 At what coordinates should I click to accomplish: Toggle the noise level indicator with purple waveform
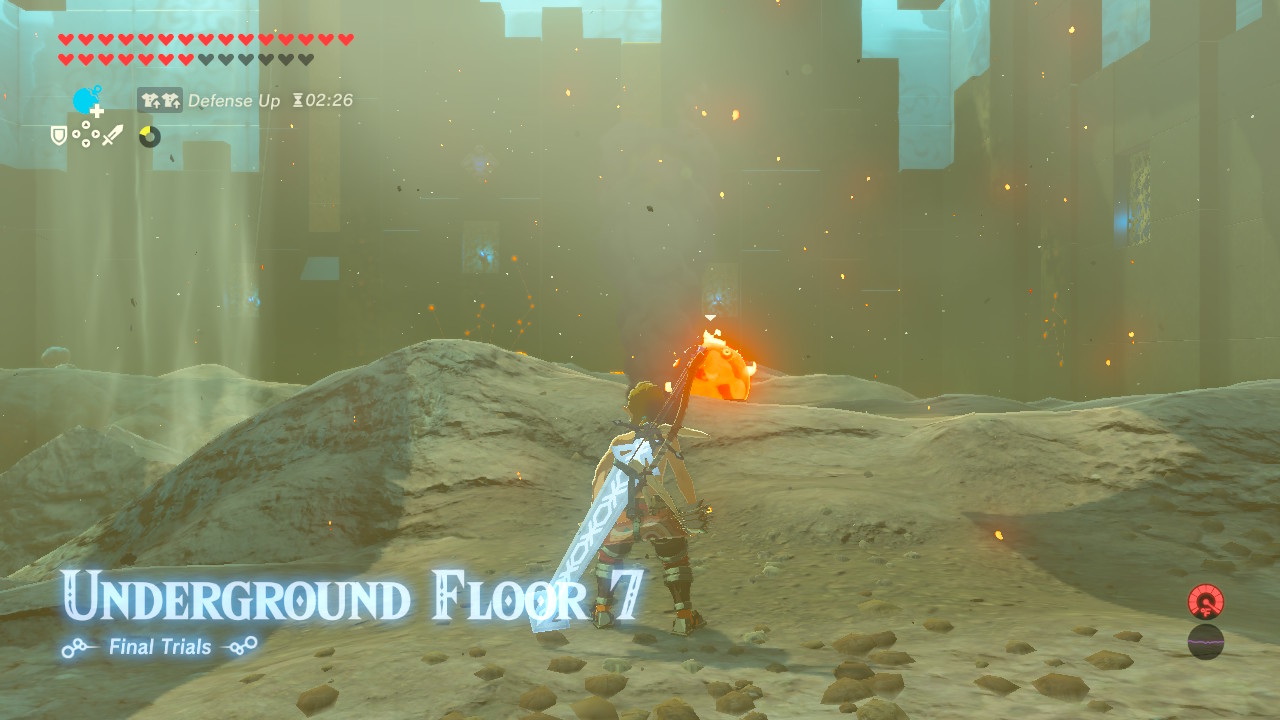[1205, 642]
